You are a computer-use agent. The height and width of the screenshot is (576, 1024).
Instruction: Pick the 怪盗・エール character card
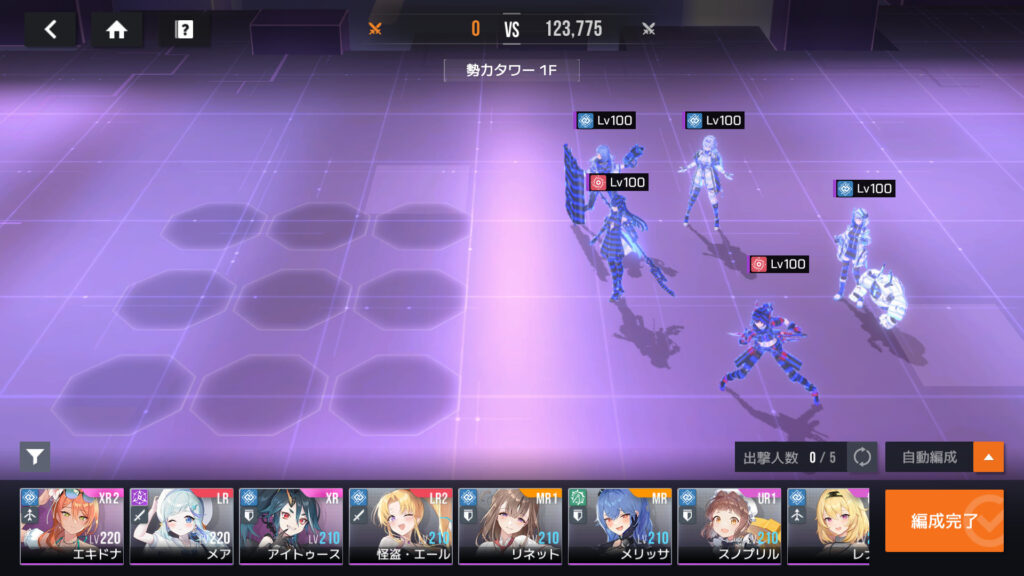tap(400, 526)
